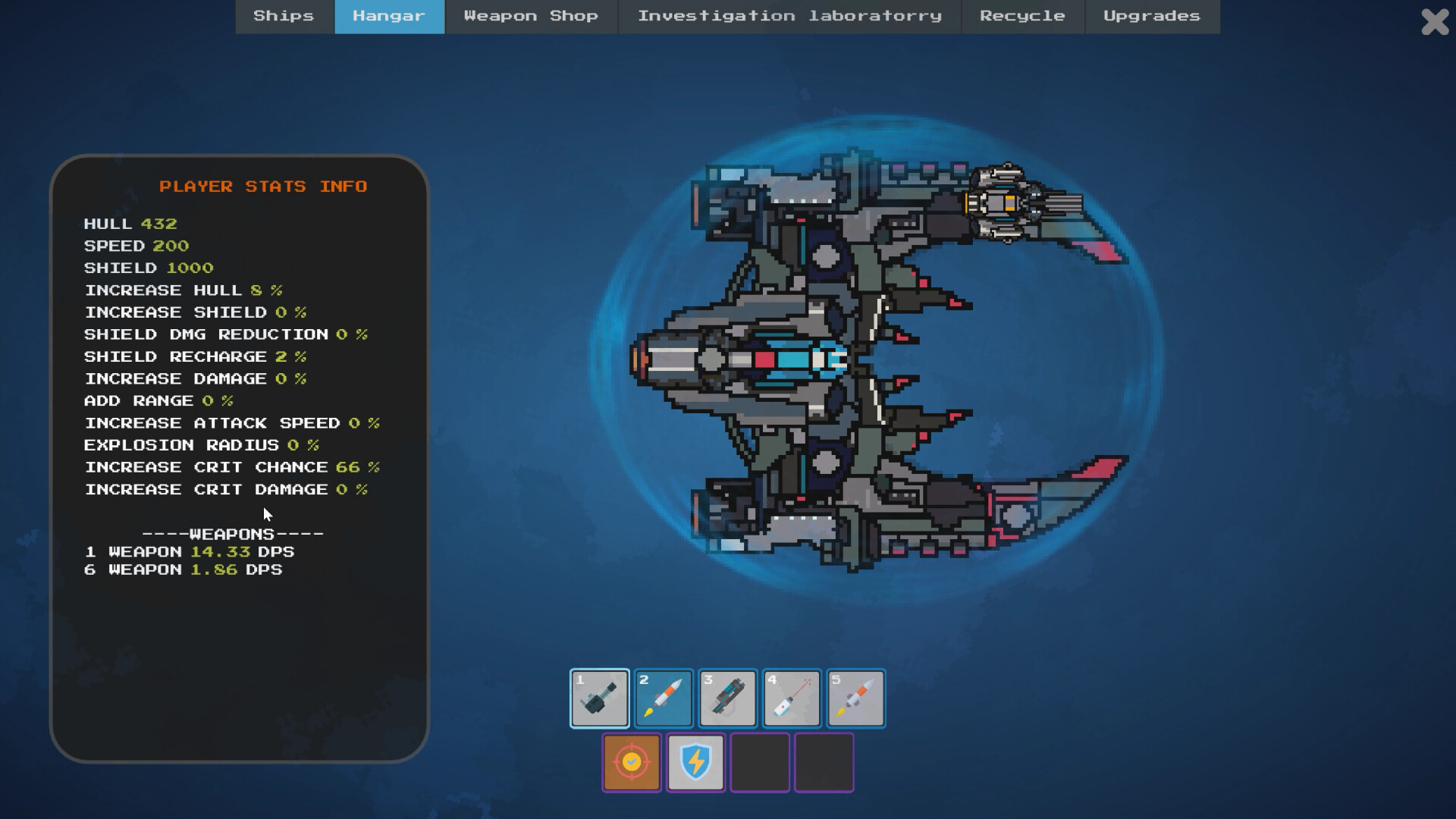1456x819 pixels.
Task: Select the railgun weapon in slot 3
Action: (x=727, y=698)
